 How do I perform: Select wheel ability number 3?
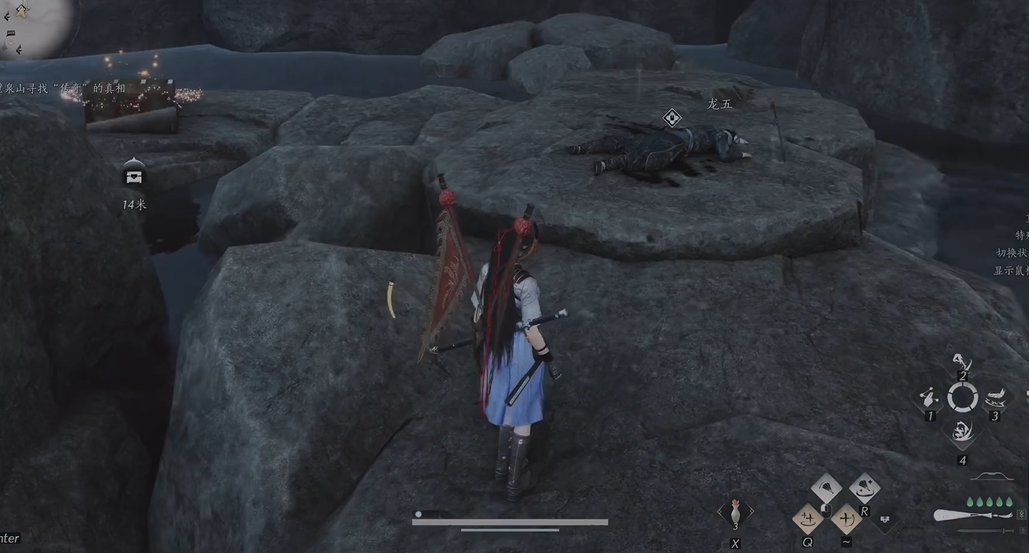pyautogui.click(x=995, y=397)
